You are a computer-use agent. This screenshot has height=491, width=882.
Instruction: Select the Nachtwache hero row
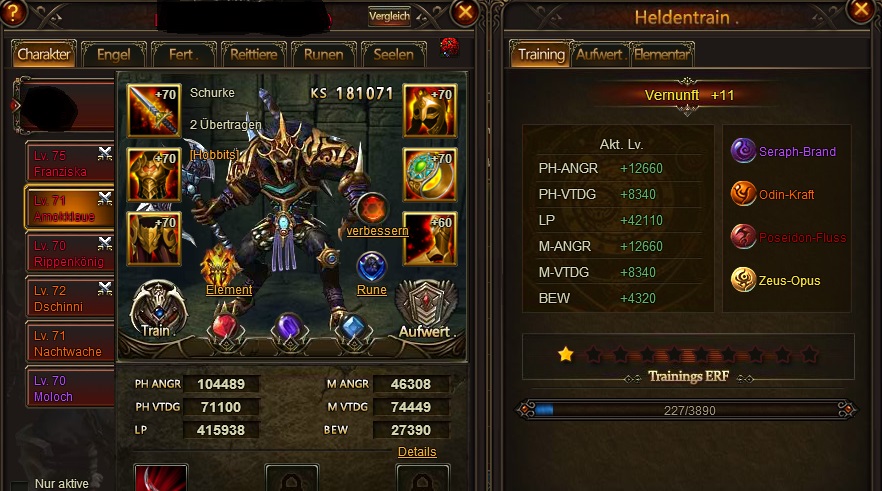tap(70, 343)
